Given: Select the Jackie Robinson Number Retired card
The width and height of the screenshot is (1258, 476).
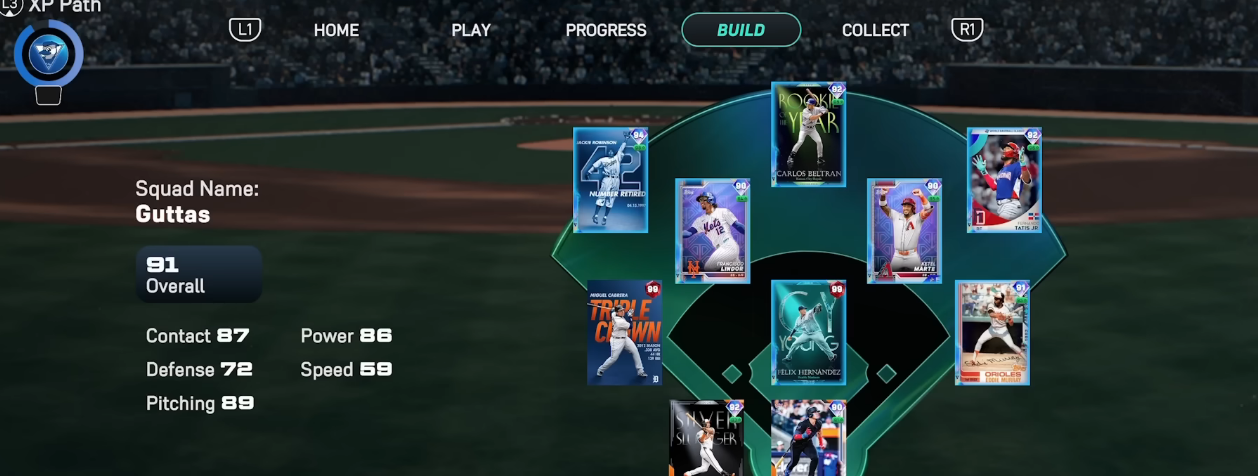Looking at the screenshot, I should click(610, 180).
